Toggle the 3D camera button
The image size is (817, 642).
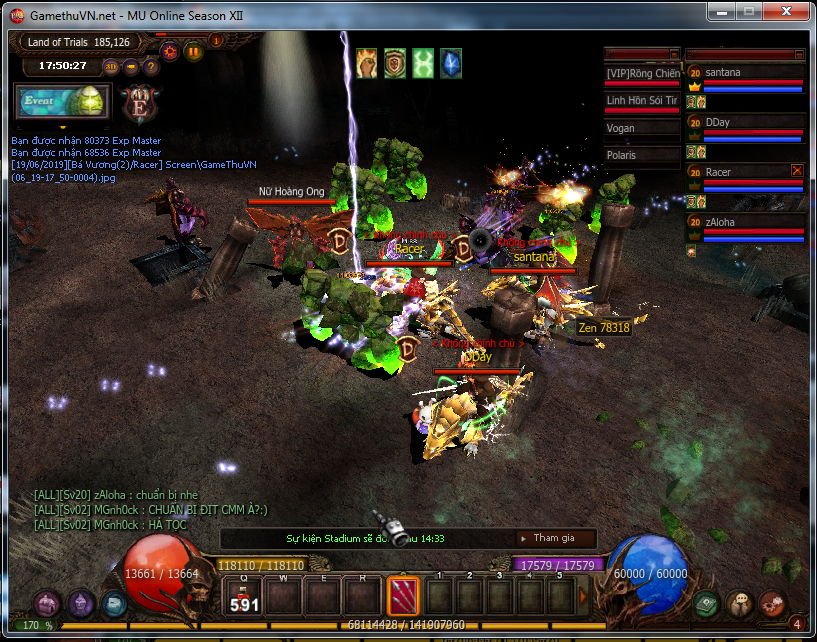coord(110,67)
